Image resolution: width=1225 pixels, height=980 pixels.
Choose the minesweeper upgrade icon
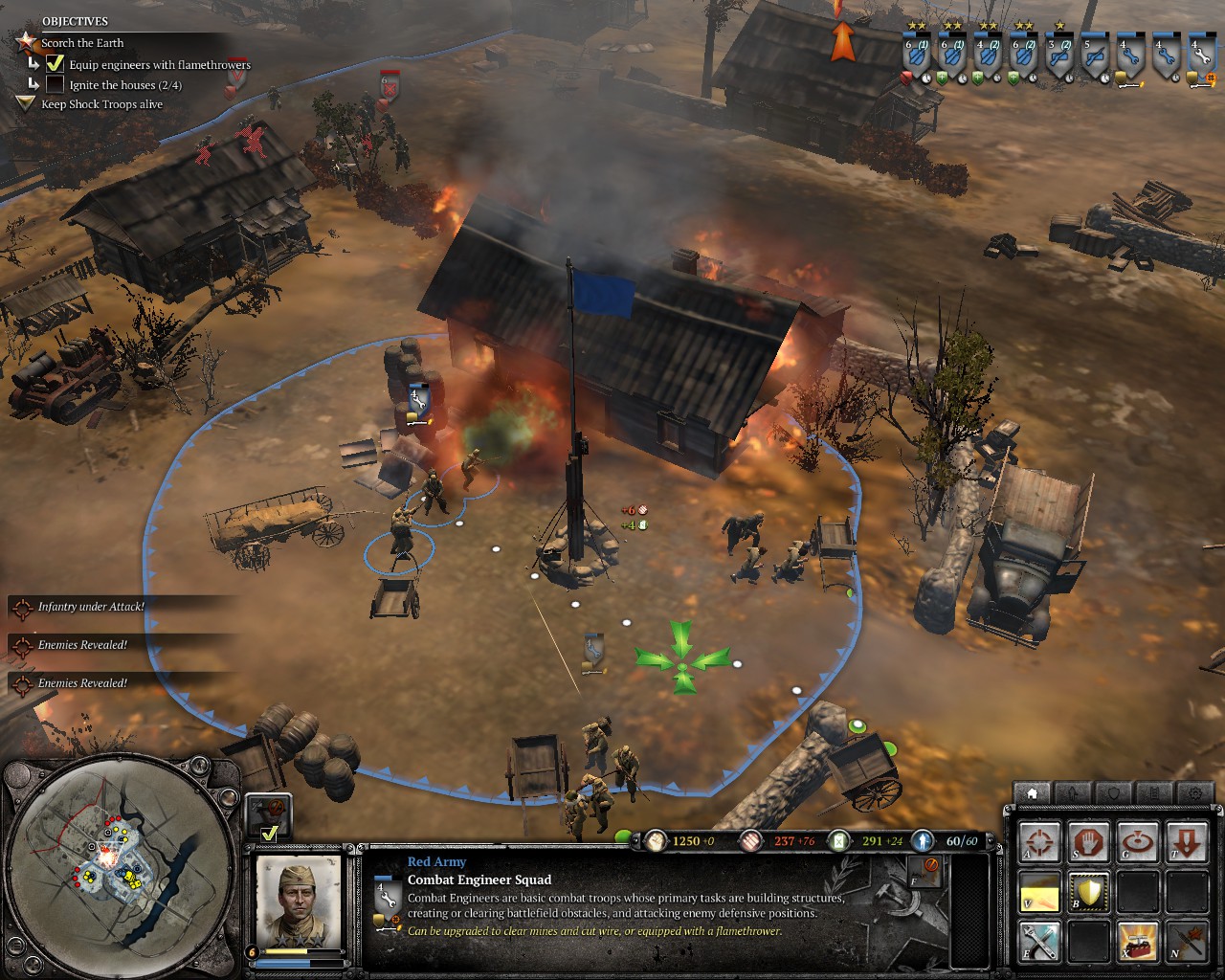click(x=1187, y=942)
